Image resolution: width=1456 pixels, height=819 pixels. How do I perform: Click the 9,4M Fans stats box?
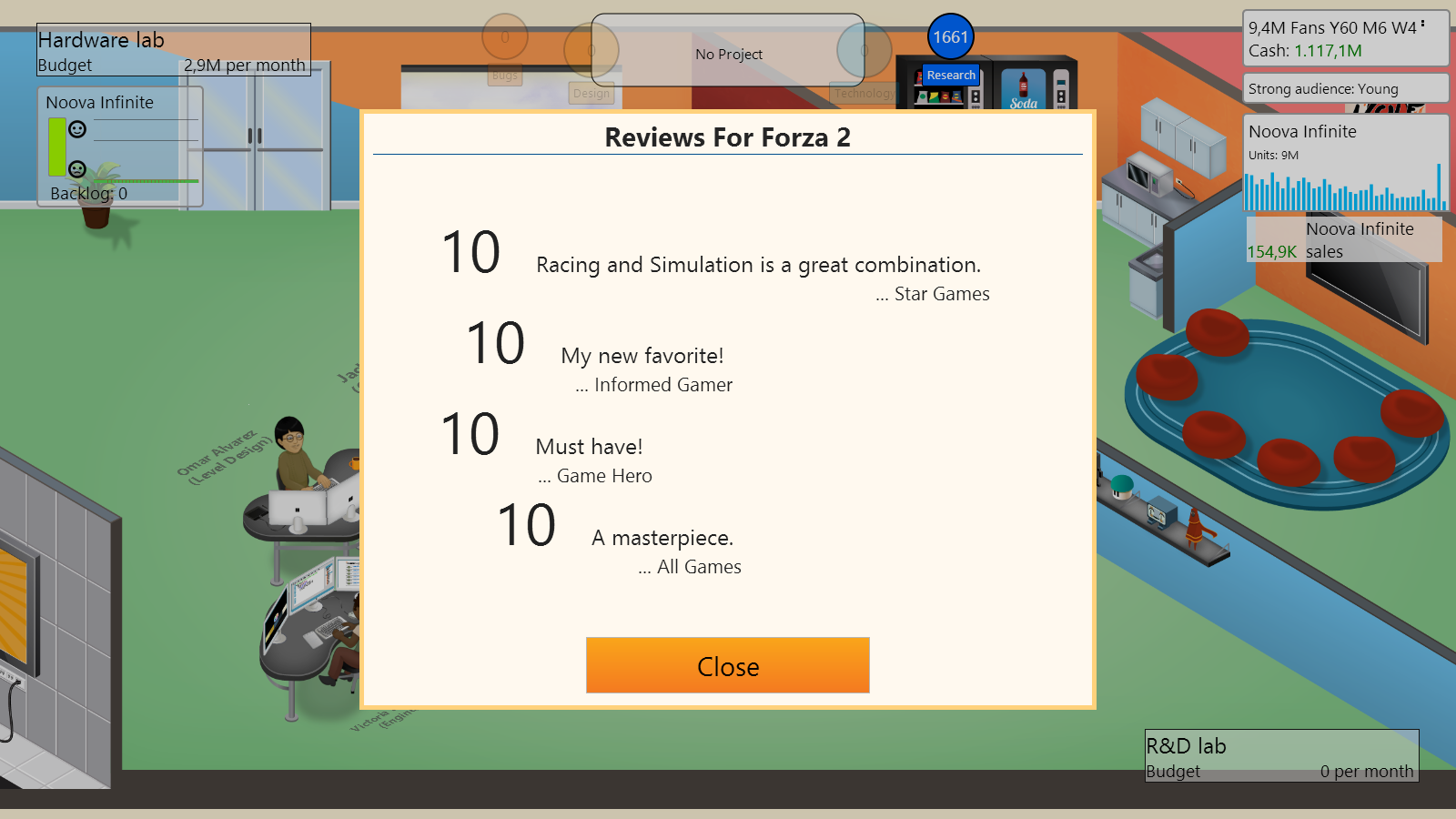(1345, 38)
